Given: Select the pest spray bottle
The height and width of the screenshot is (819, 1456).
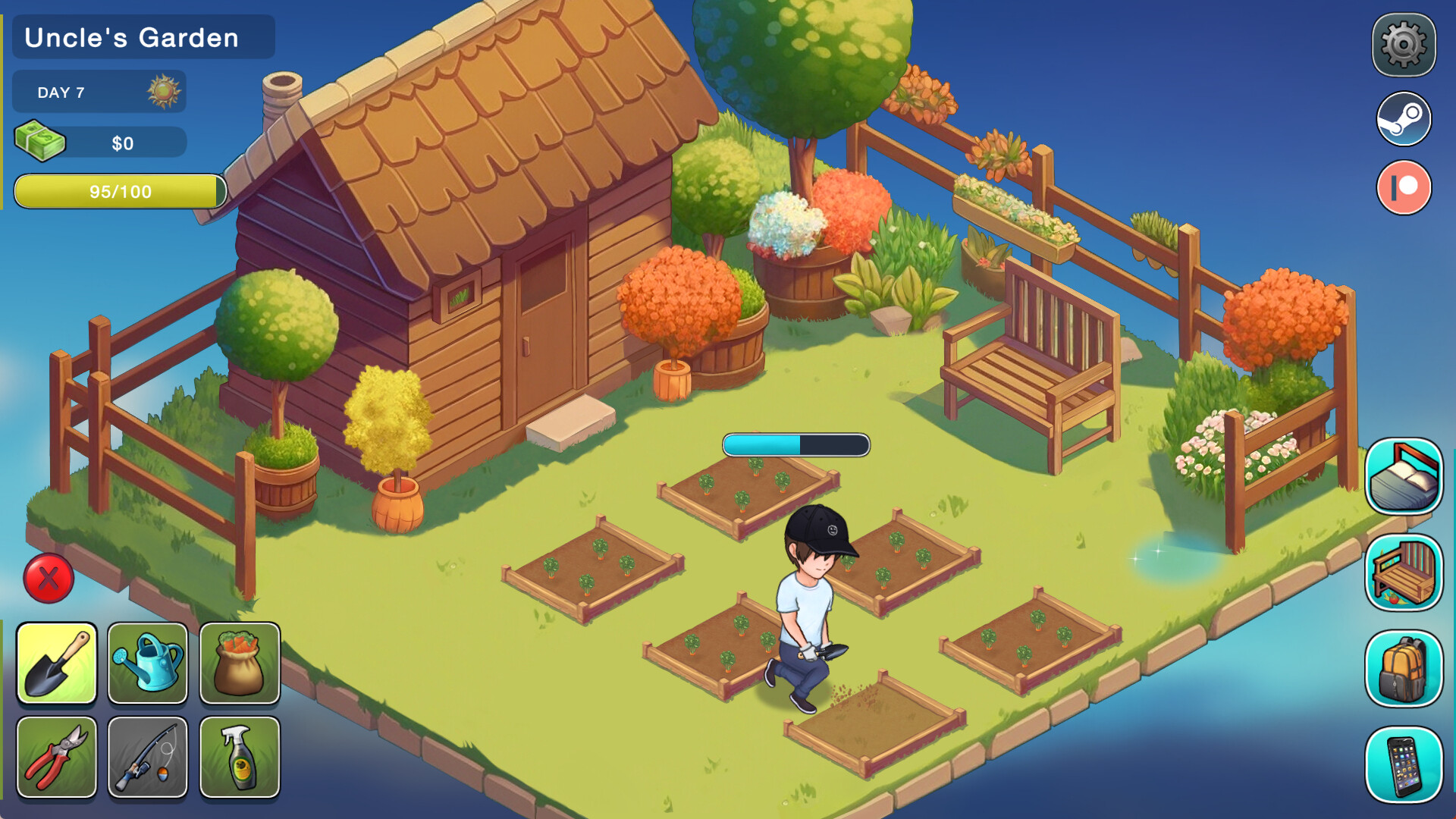Looking at the screenshot, I should (x=240, y=756).
